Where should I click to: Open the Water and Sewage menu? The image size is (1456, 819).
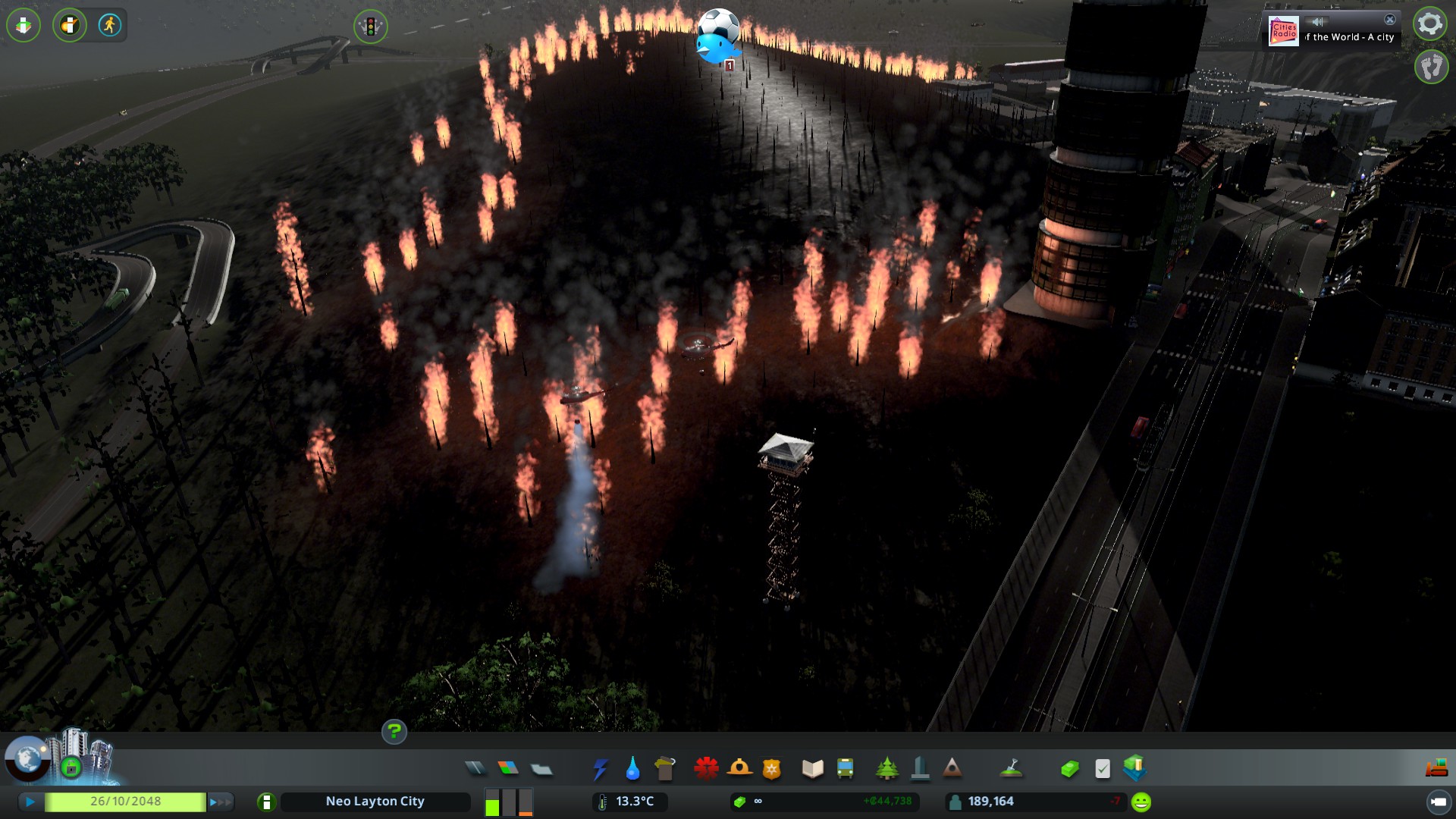click(632, 769)
